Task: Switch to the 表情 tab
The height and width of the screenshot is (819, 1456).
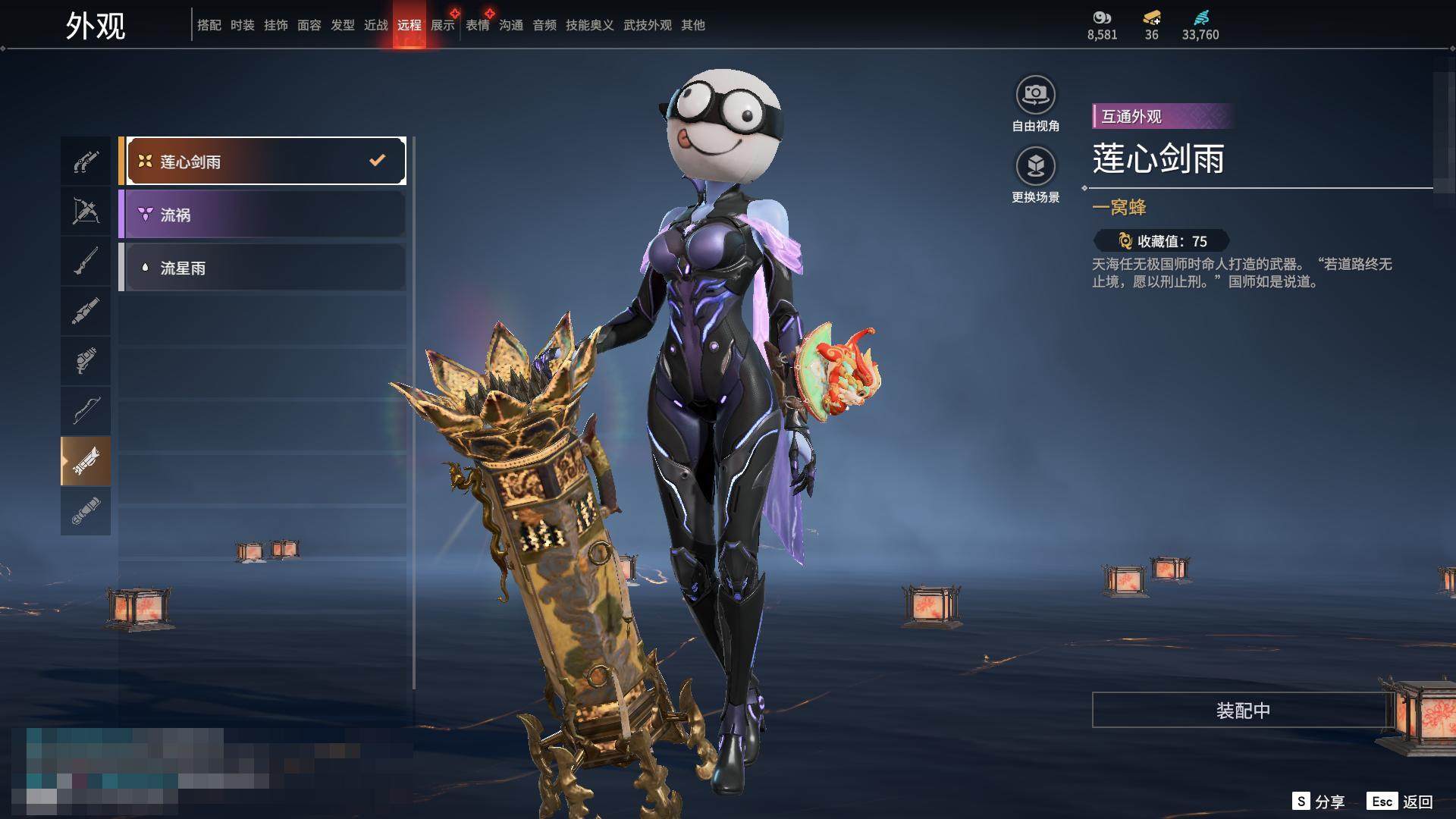Action: click(x=478, y=25)
